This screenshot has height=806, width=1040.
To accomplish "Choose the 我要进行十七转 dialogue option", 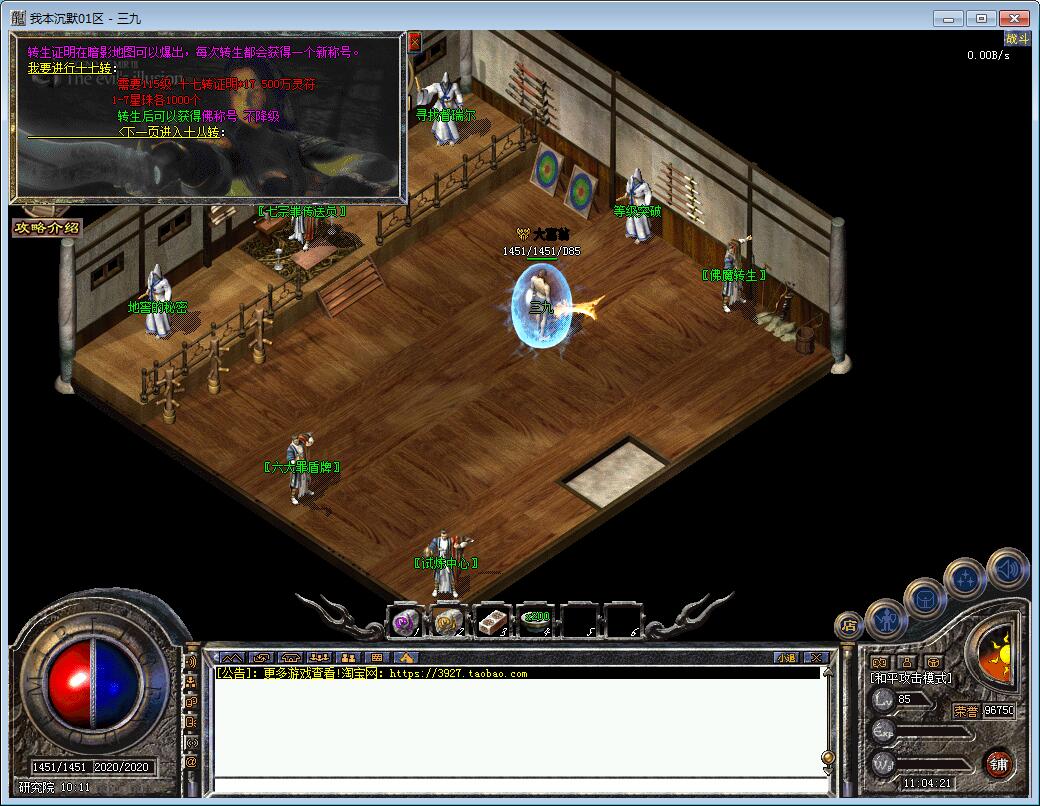I will point(72,68).
